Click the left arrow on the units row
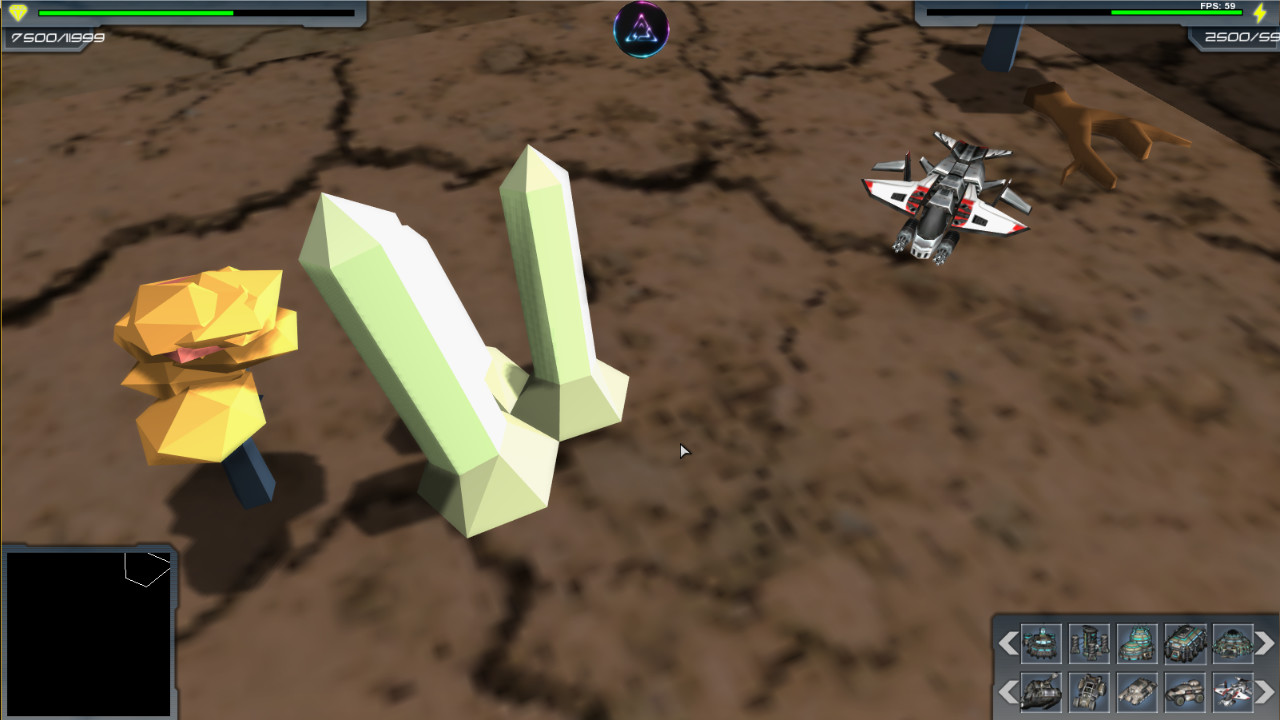Viewport: 1280px width, 720px height. [x=1010, y=692]
